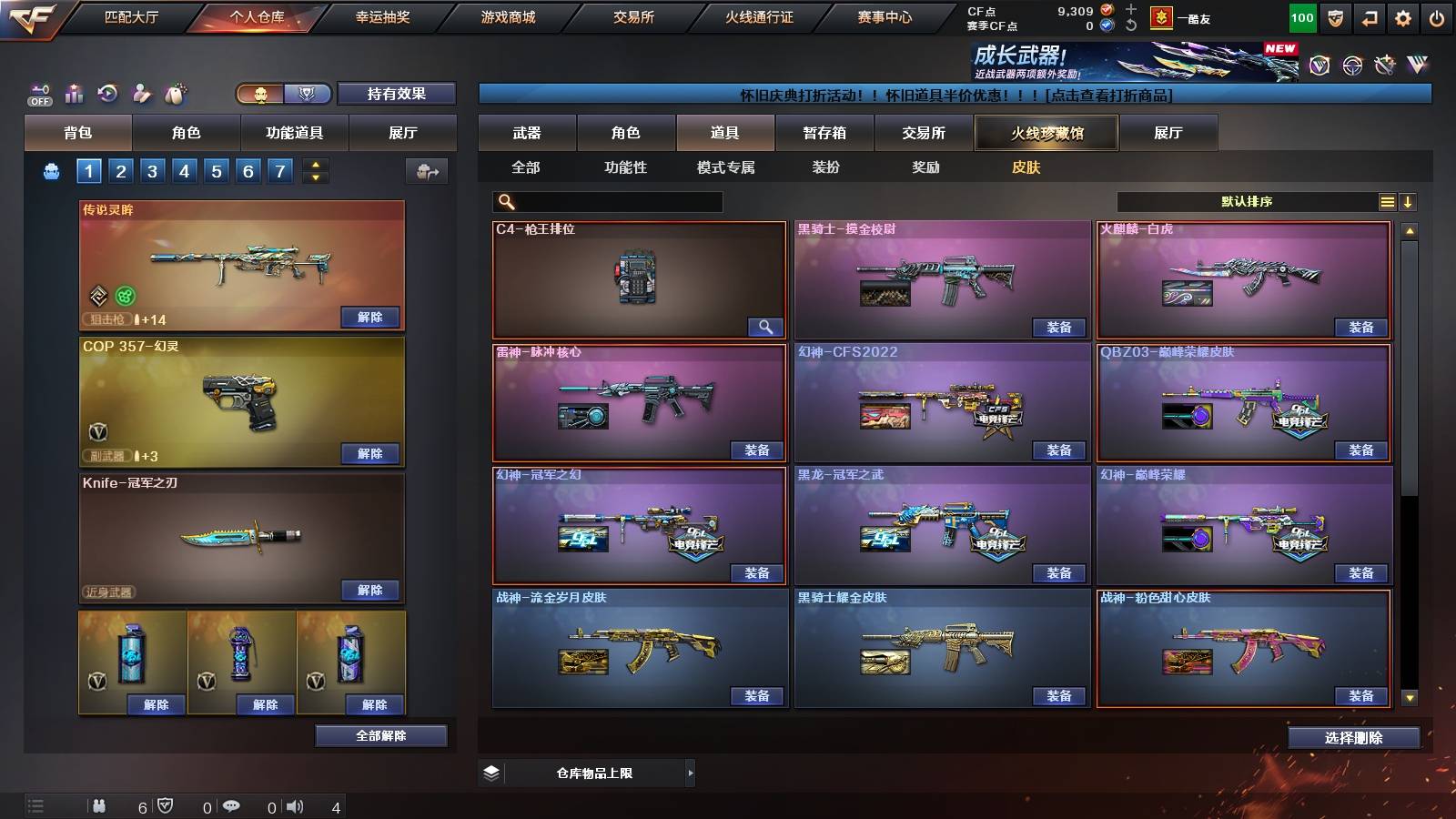This screenshot has width=1456, height=819.
Task: Click the magnifier icon on C4-枪王排位 item
Action: click(x=765, y=326)
